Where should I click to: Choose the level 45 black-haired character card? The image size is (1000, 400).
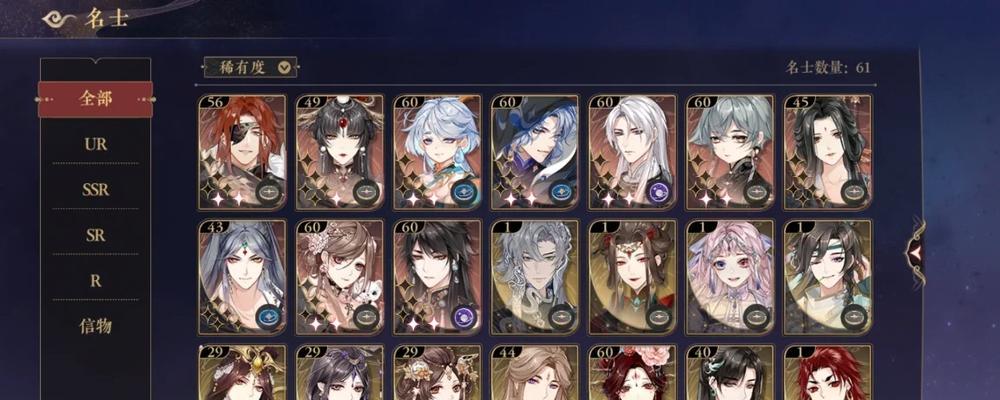(x=828, y=152)
